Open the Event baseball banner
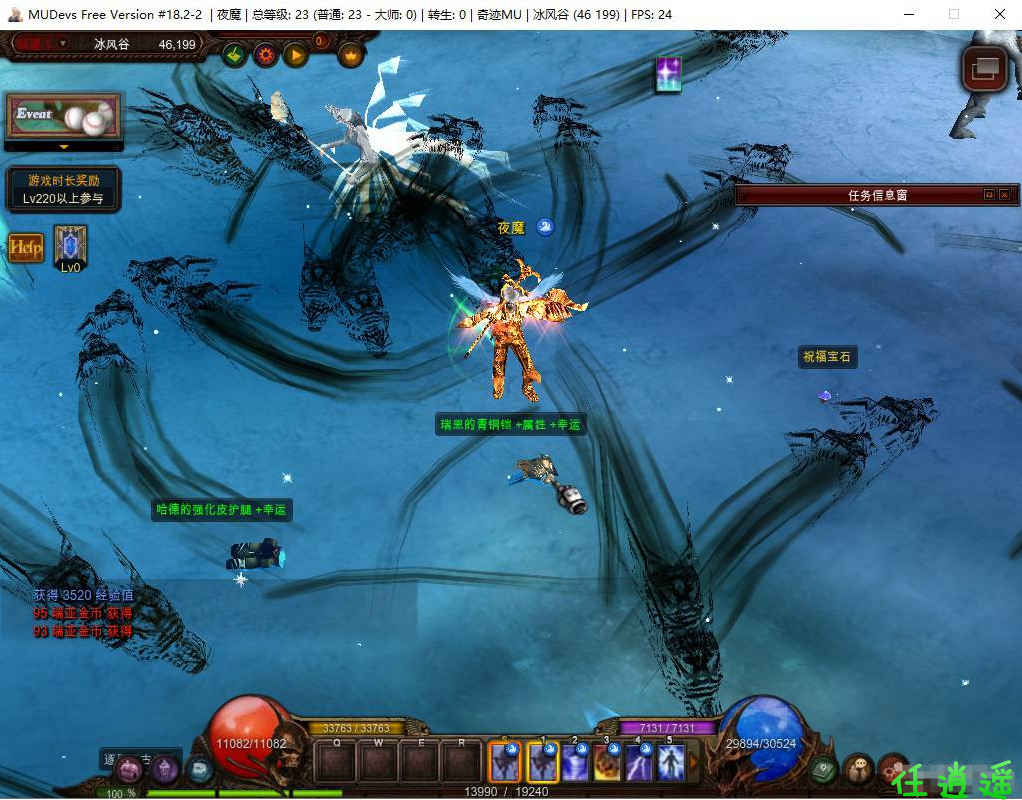This screenshot has width=1022, height=800. pyautogui.click(x=63, y=117)
